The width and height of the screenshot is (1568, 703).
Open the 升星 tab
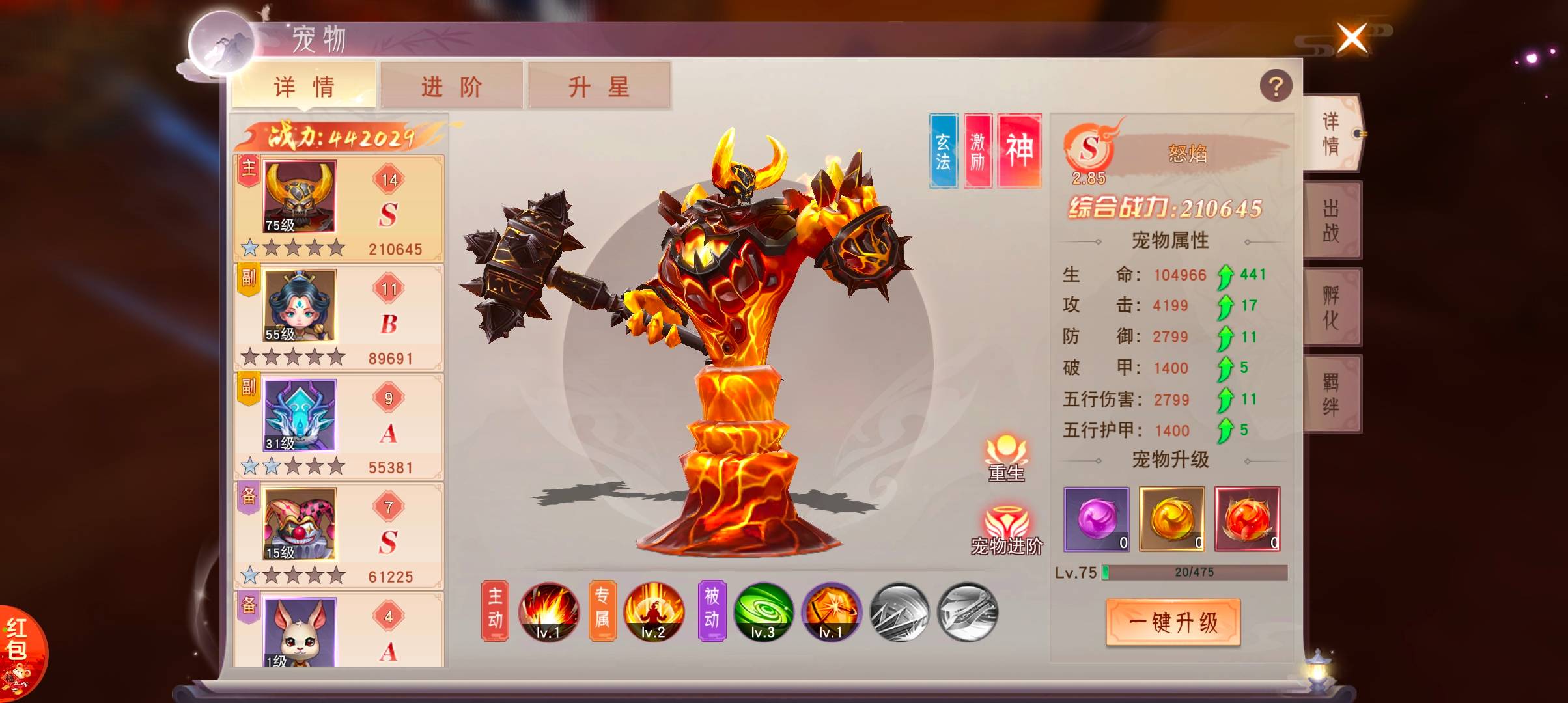tap(598, 86)
